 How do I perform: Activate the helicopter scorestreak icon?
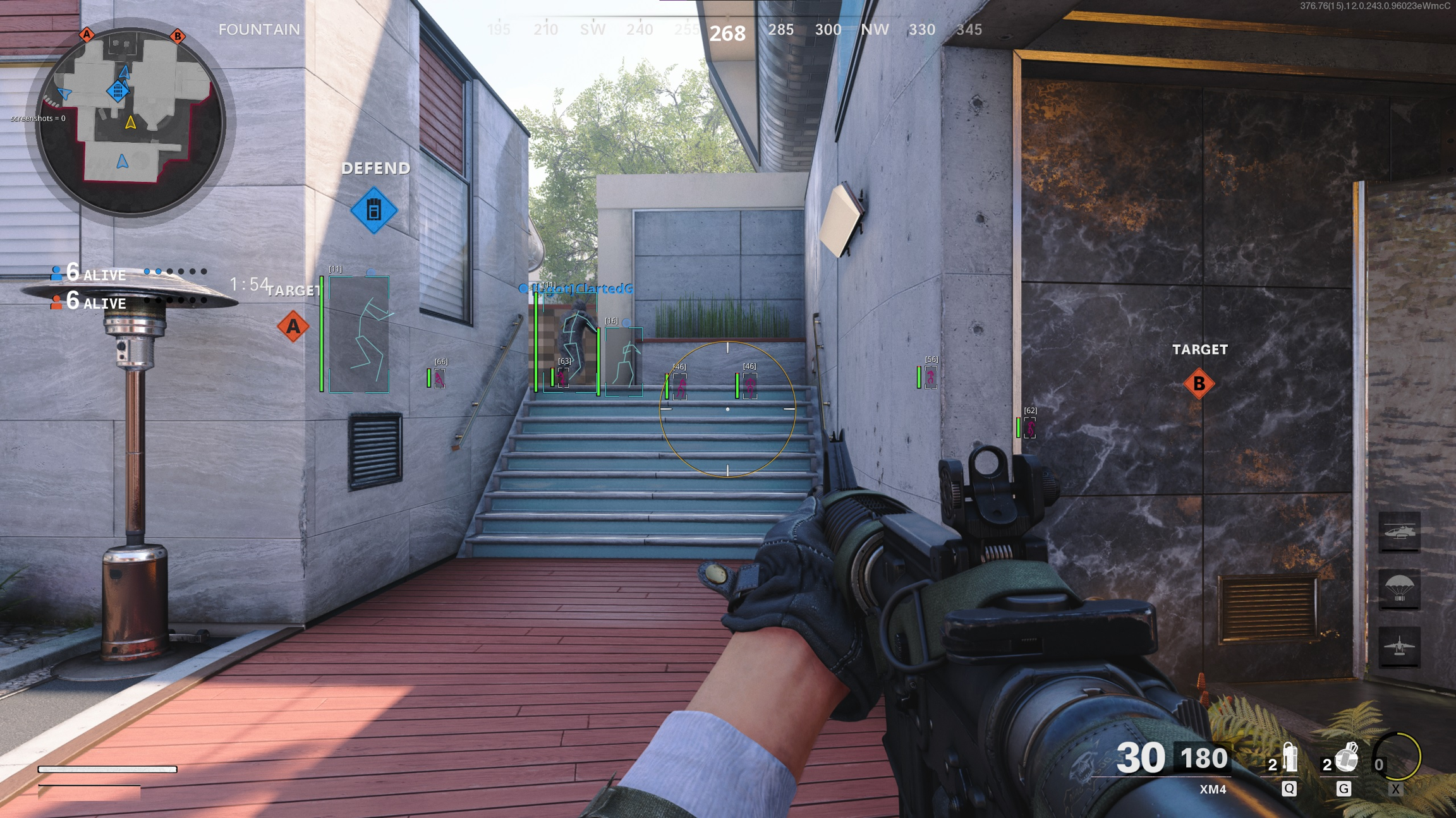tap(1399, 532)
